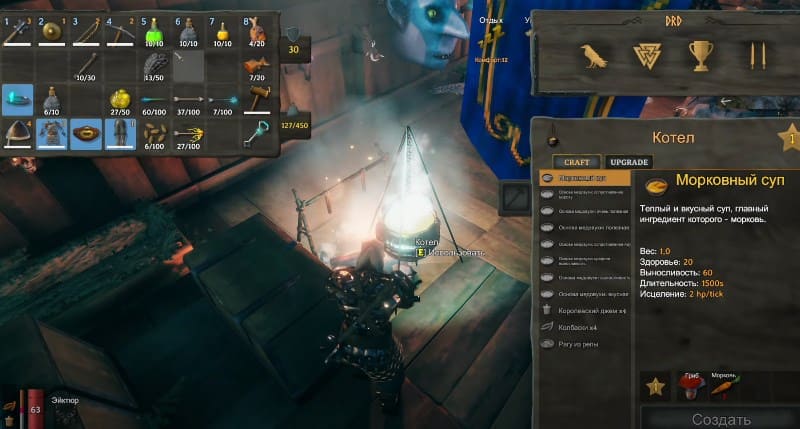Click the cooked fish item stack 7/20

pos(258,66)
